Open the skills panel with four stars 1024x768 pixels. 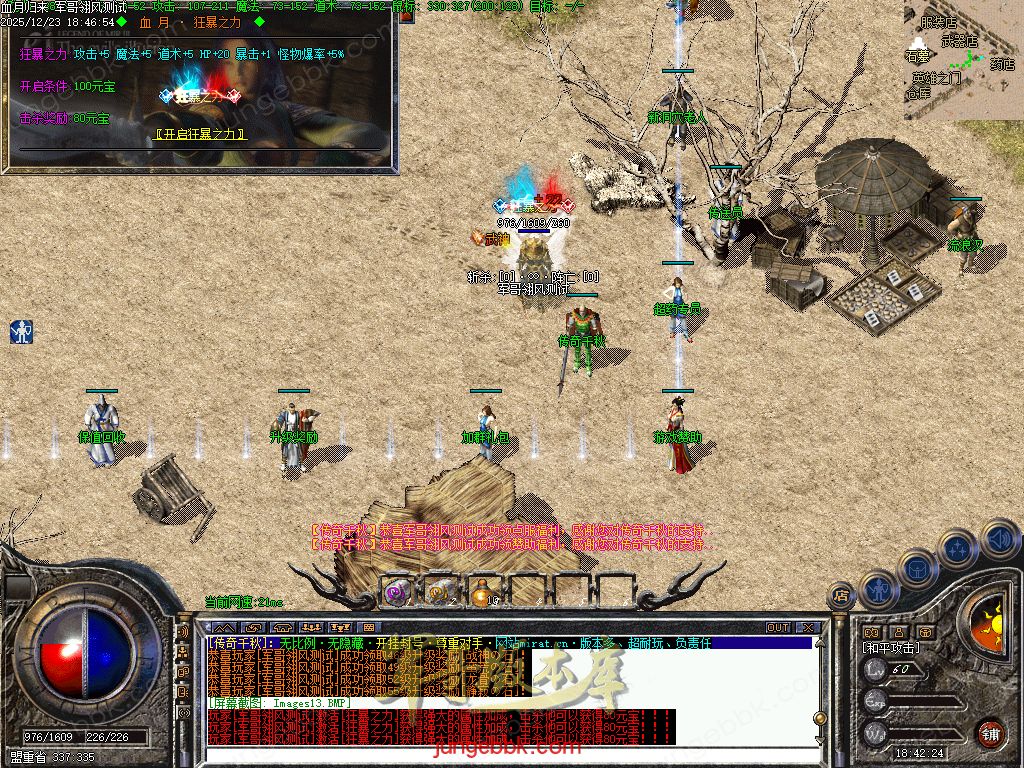957,548
